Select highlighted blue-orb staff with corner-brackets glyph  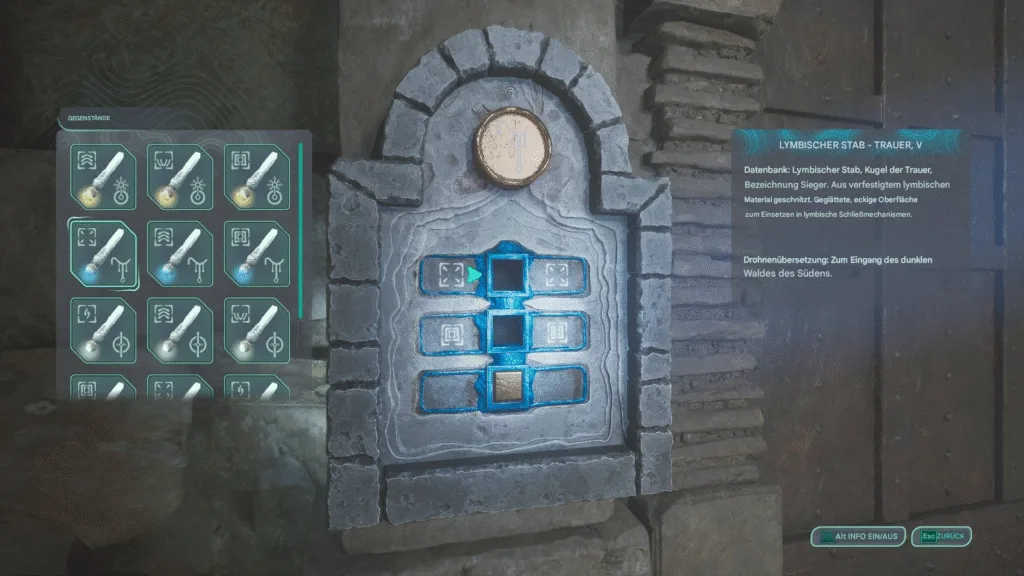[x=101, y=252]
